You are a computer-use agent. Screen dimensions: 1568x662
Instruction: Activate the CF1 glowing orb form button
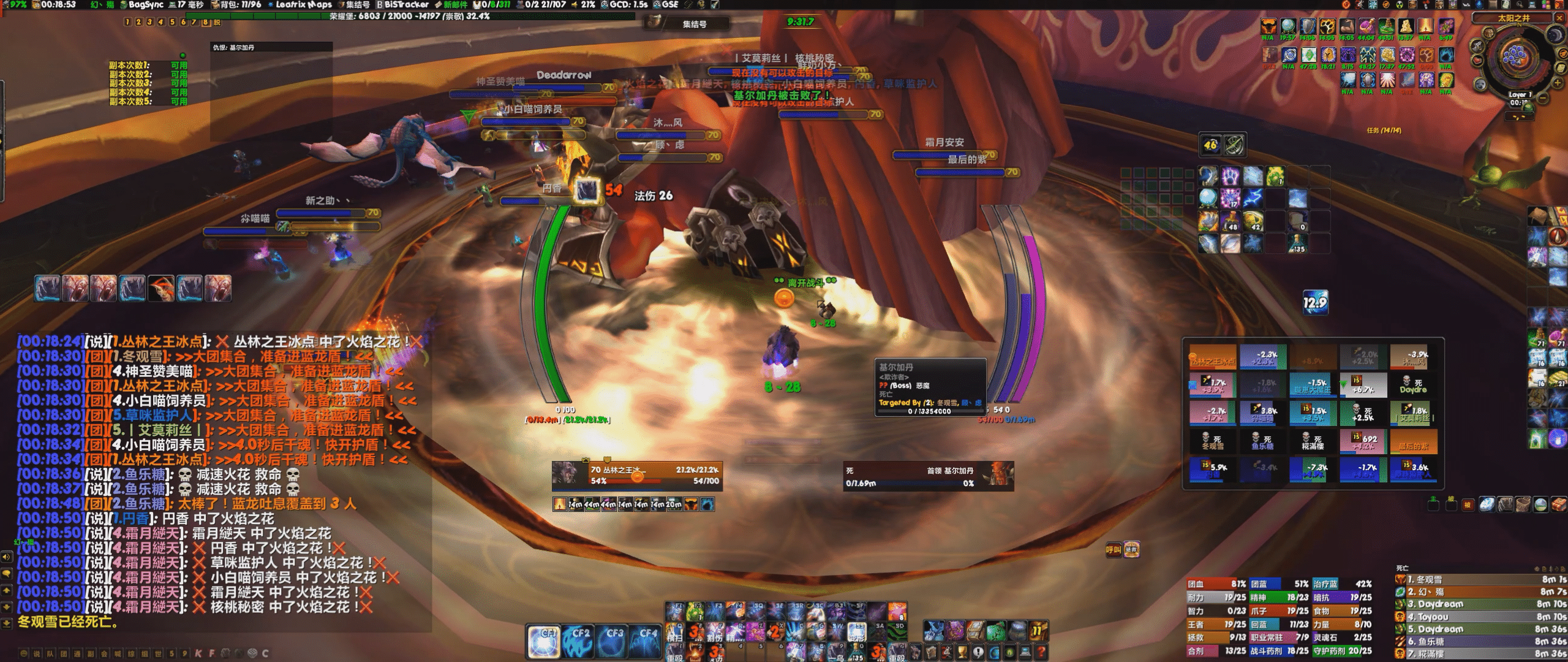point(545,641)
